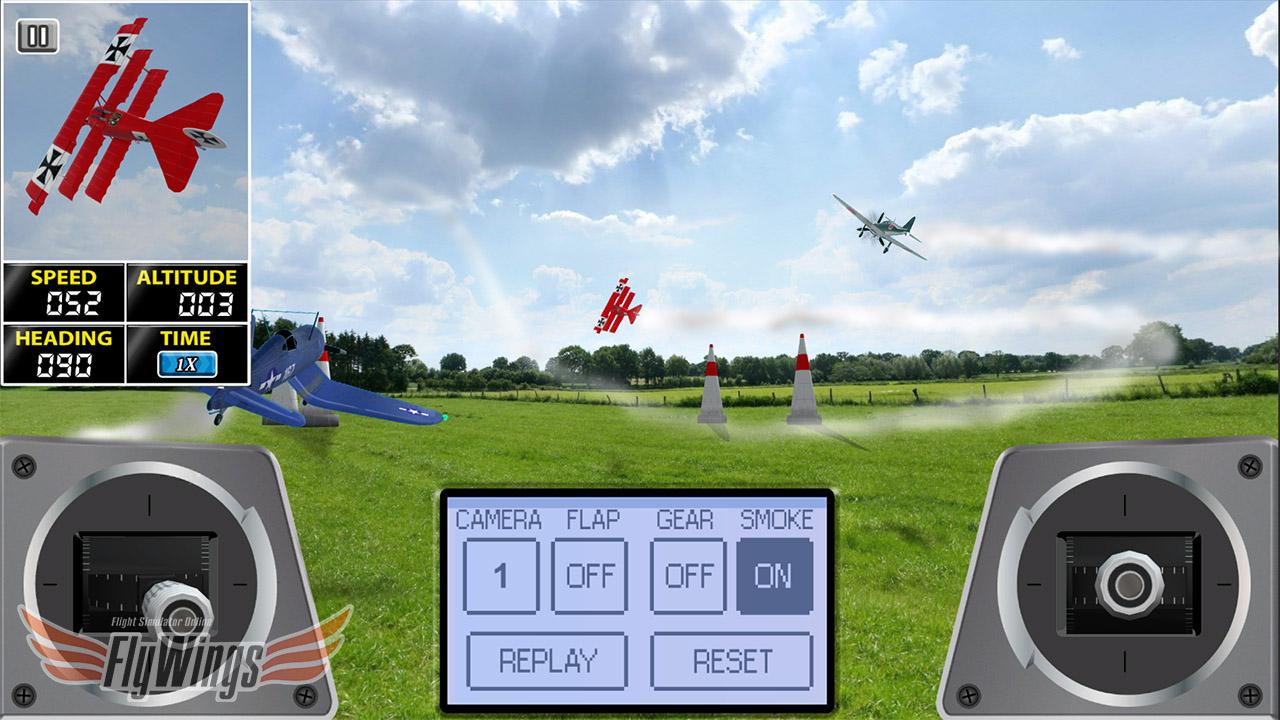Toggle the FLAP setting off to on

[x=591, y=575]
